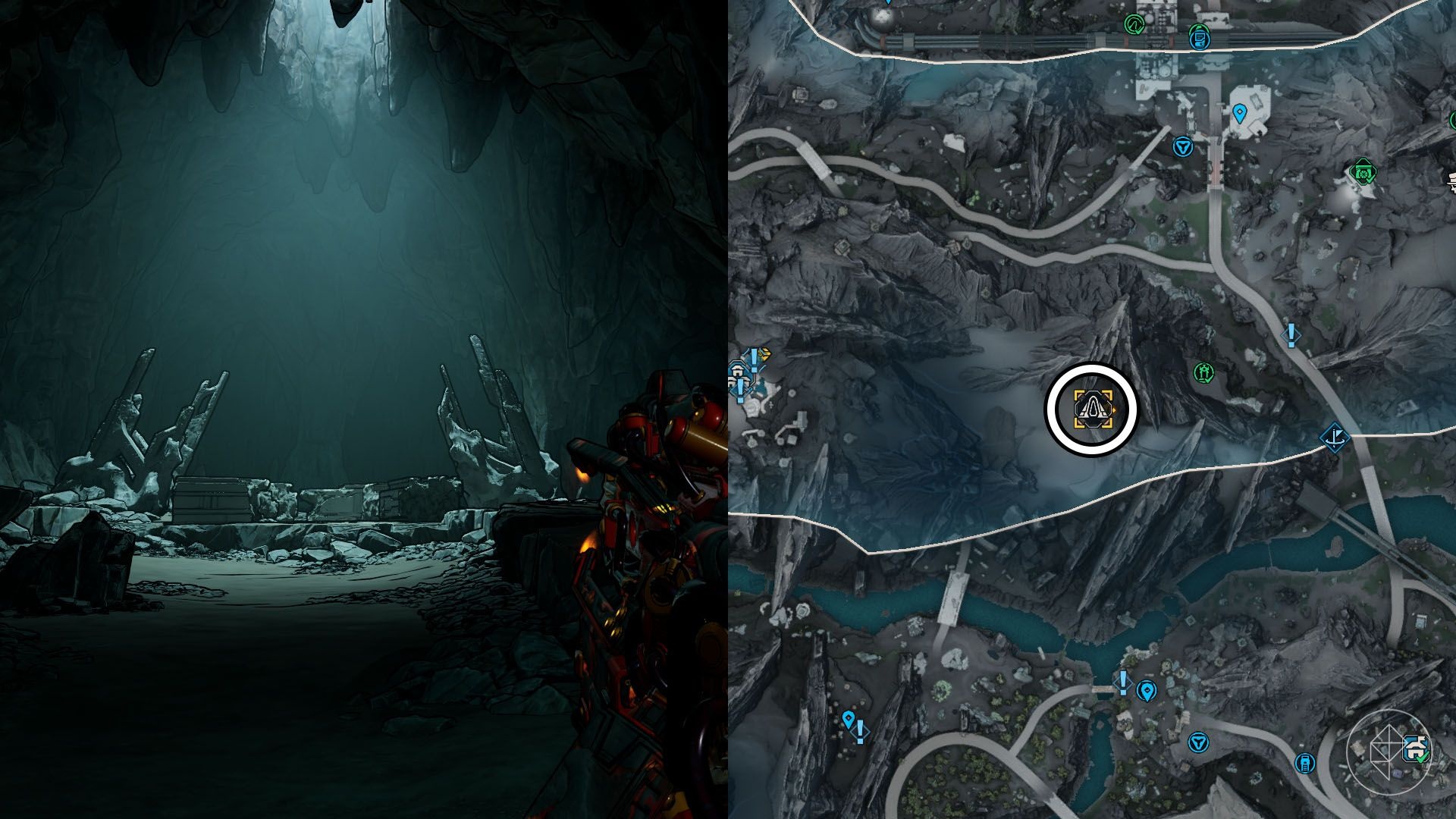This screenshot has width=1456, height=819.
Task: Click the green circular checked marker near the rail
Action: [x=1134, y=25]
